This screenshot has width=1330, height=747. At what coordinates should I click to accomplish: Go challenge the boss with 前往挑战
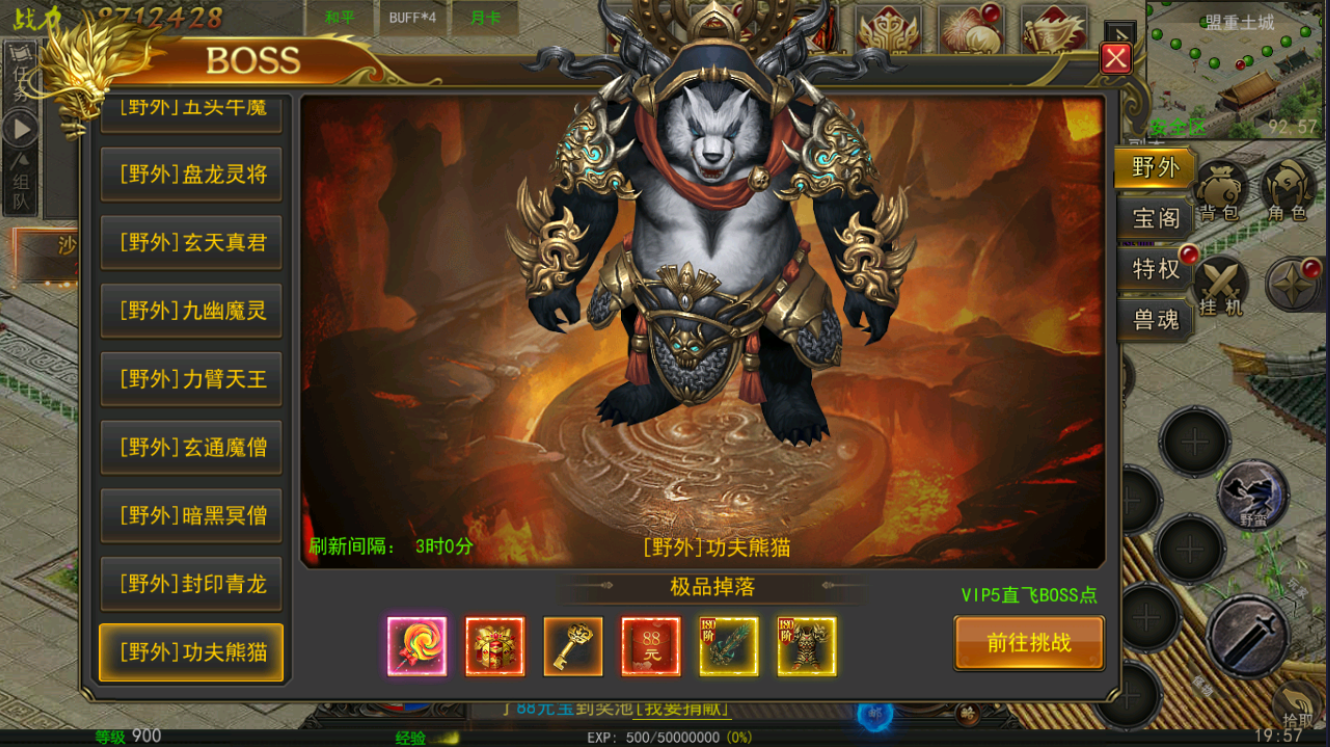click(x=1029, y=643)
